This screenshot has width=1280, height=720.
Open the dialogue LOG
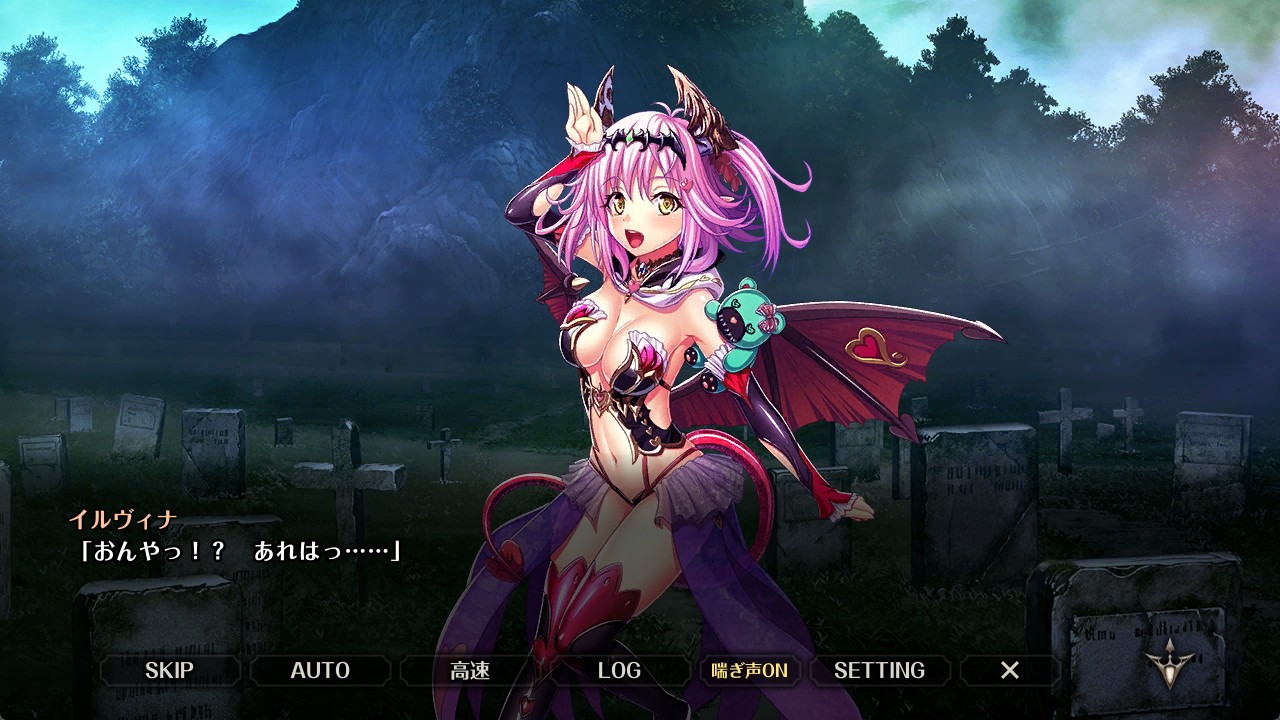(x=619, y=670)
